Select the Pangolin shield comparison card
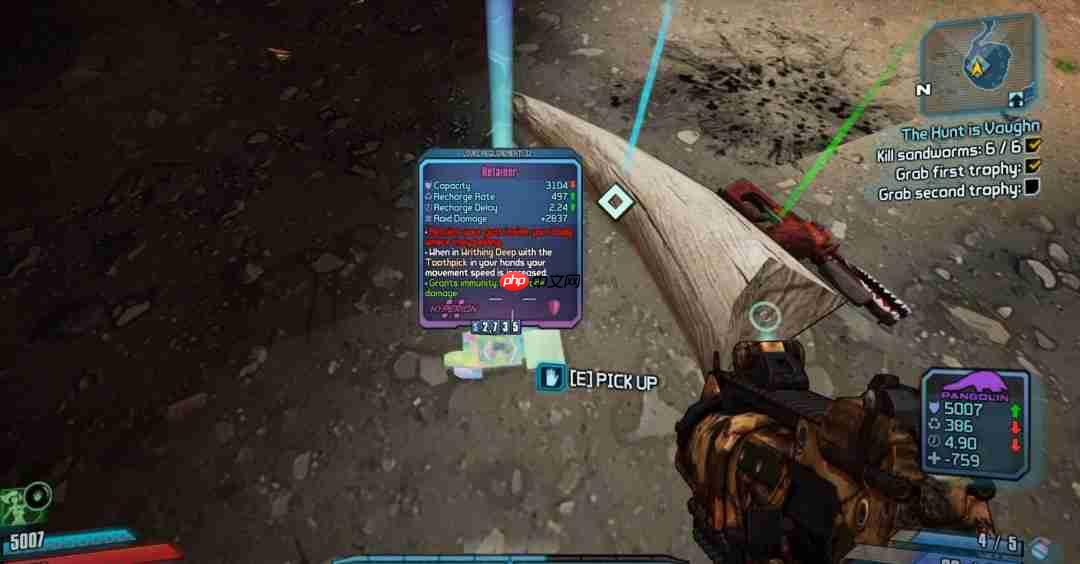The width and height of the screenshot is (1080, 564). [x=974, y=422]
